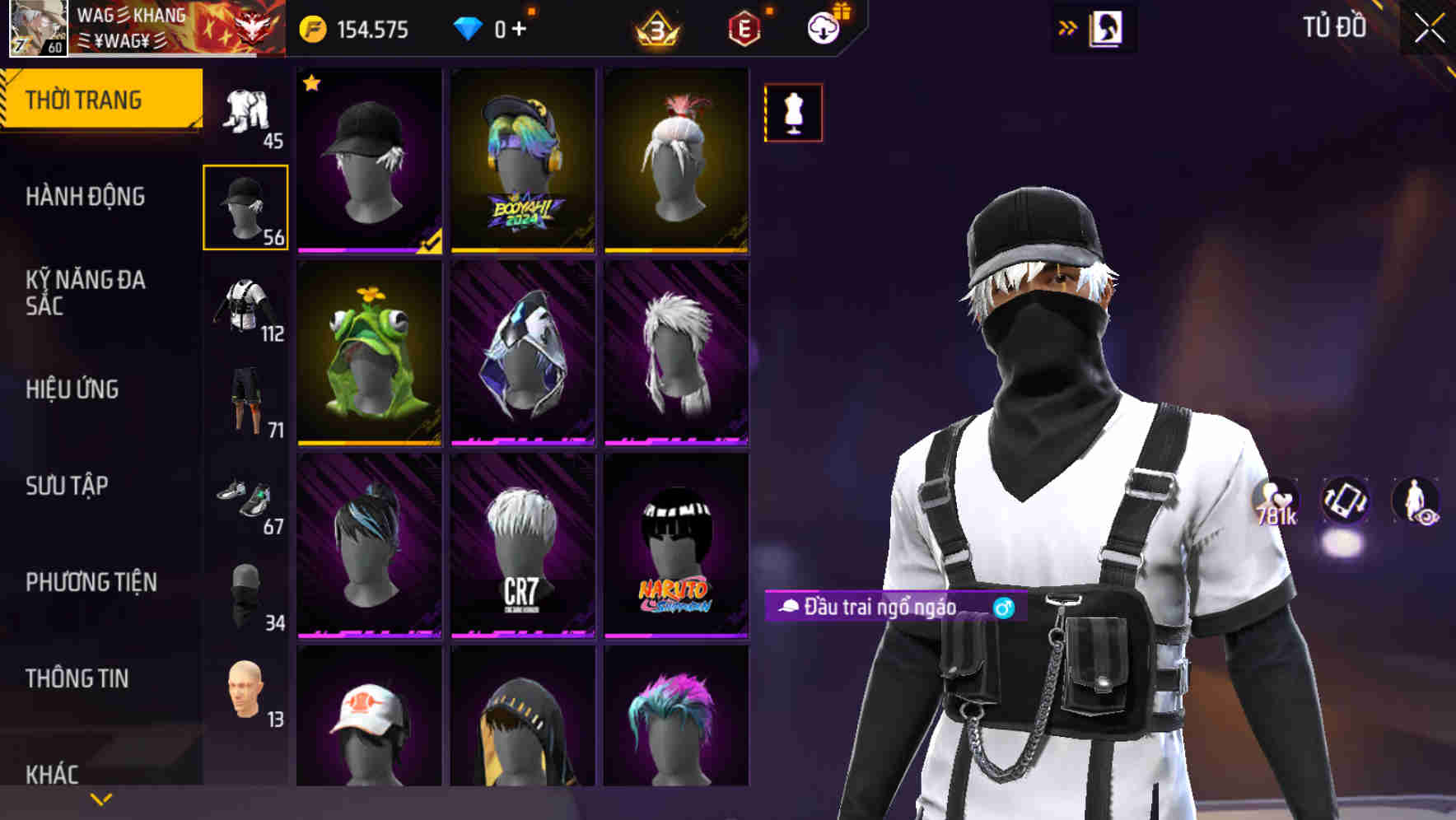
Task: Click the arrows icon beside the catalog button
Action: [1068, 26]
